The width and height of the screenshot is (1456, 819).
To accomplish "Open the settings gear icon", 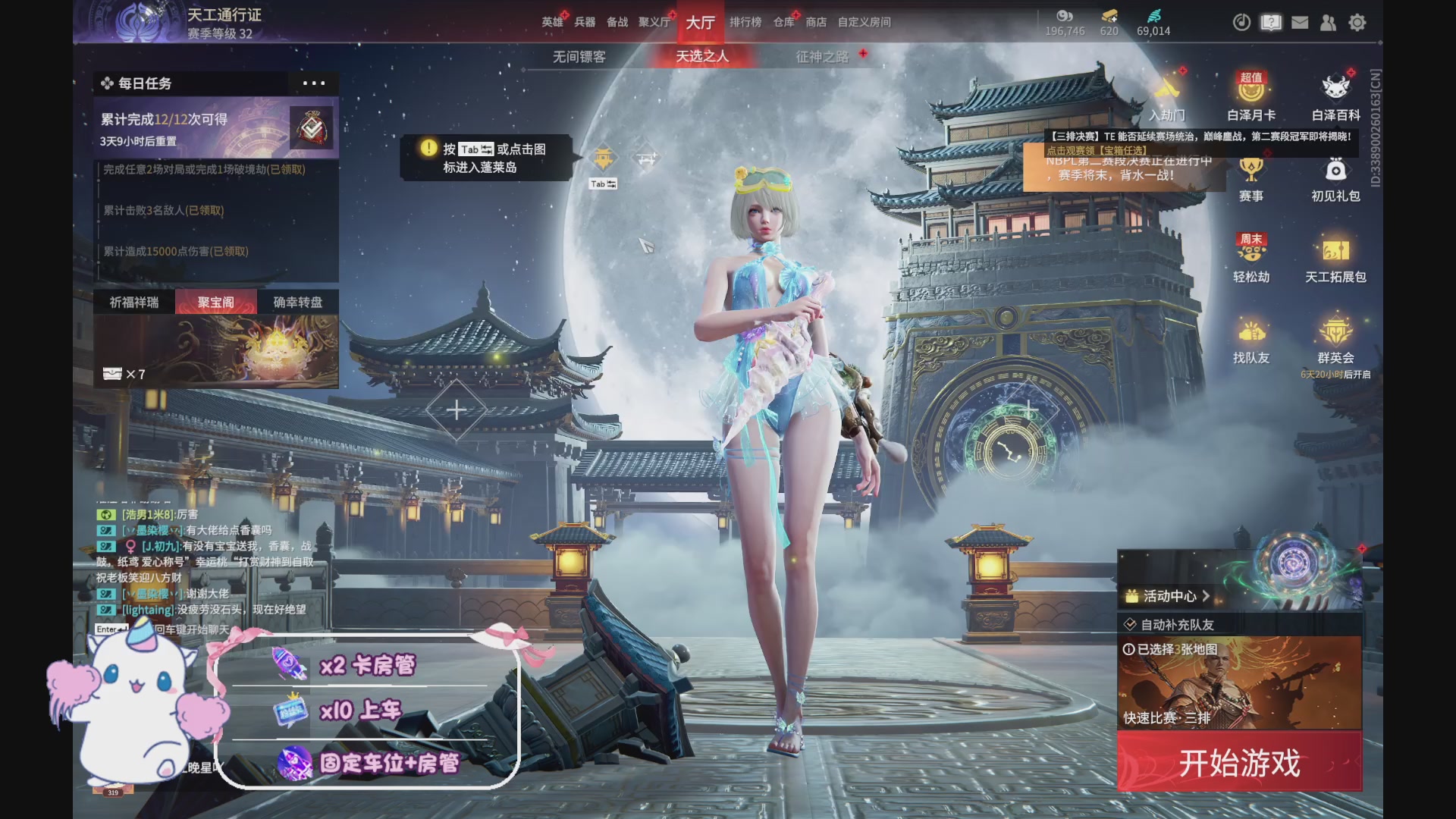I will (x=1357, y=23).
